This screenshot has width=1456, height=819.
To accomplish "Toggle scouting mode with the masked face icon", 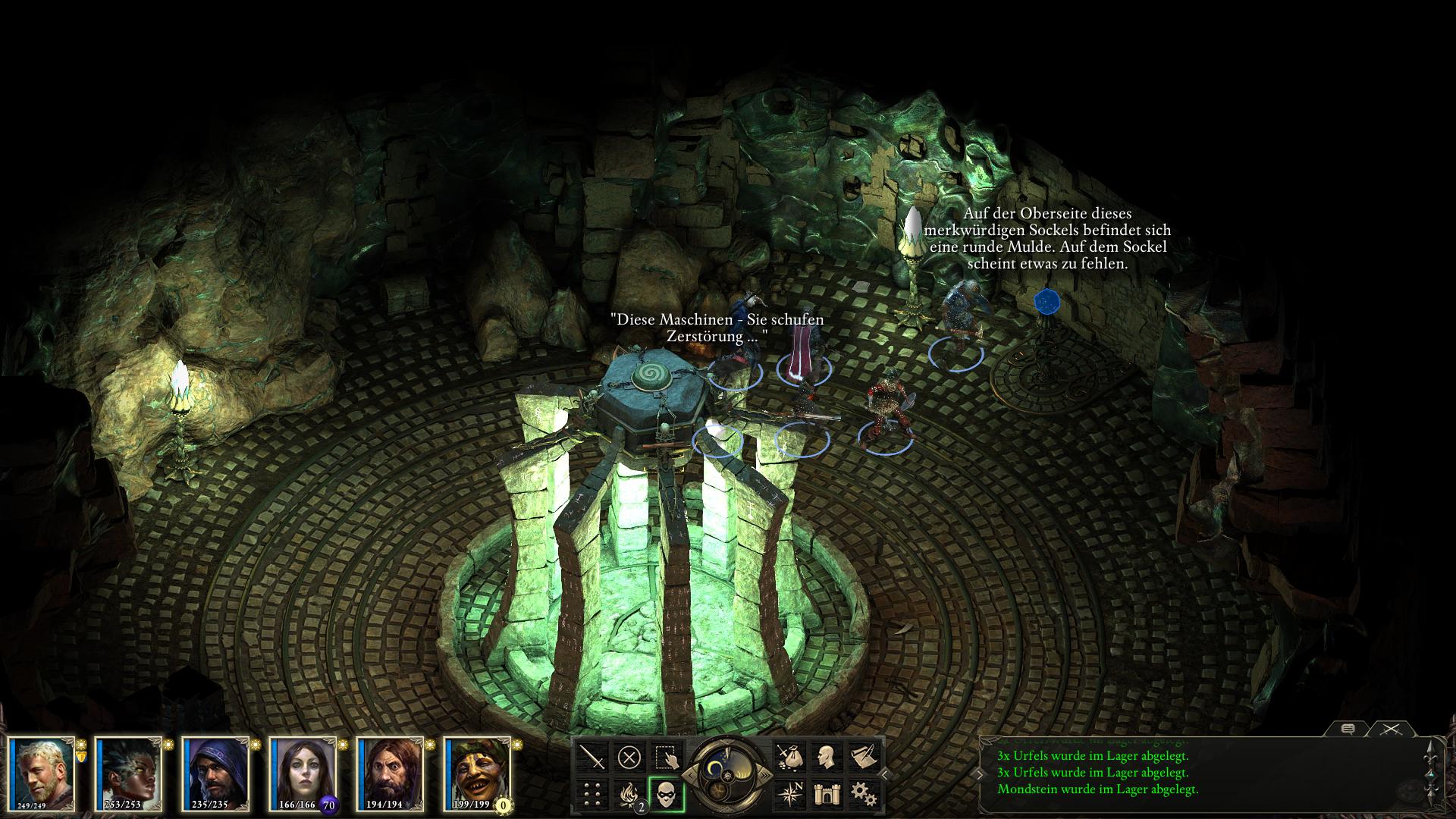I will pos(667,794).
